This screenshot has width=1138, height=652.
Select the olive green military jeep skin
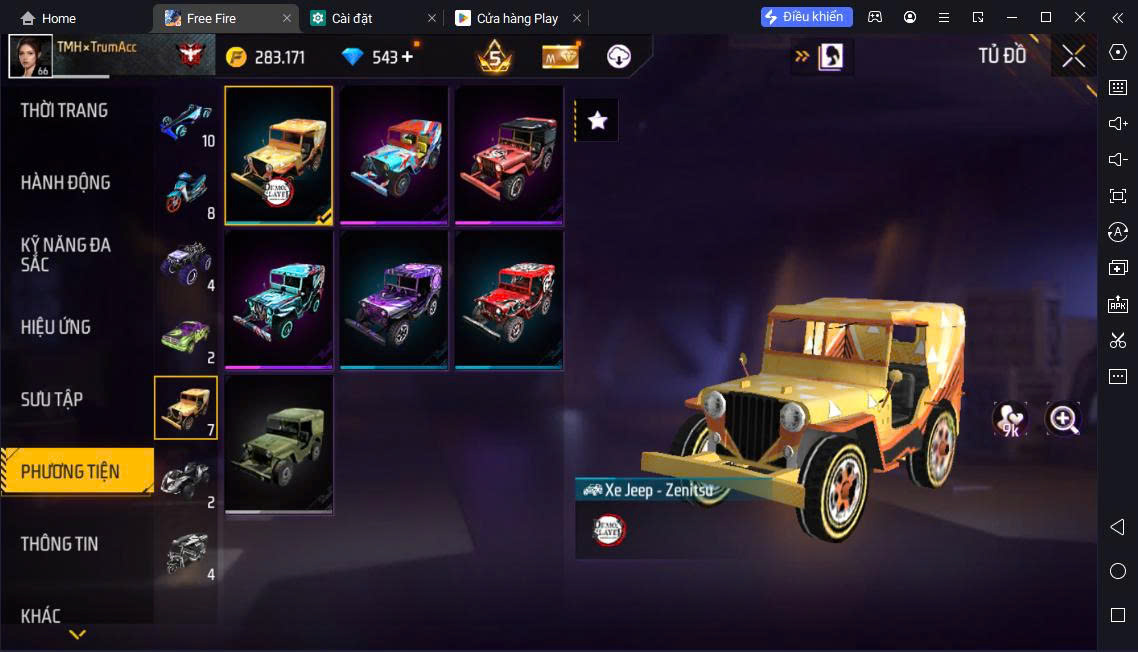(x=279, y=443)
